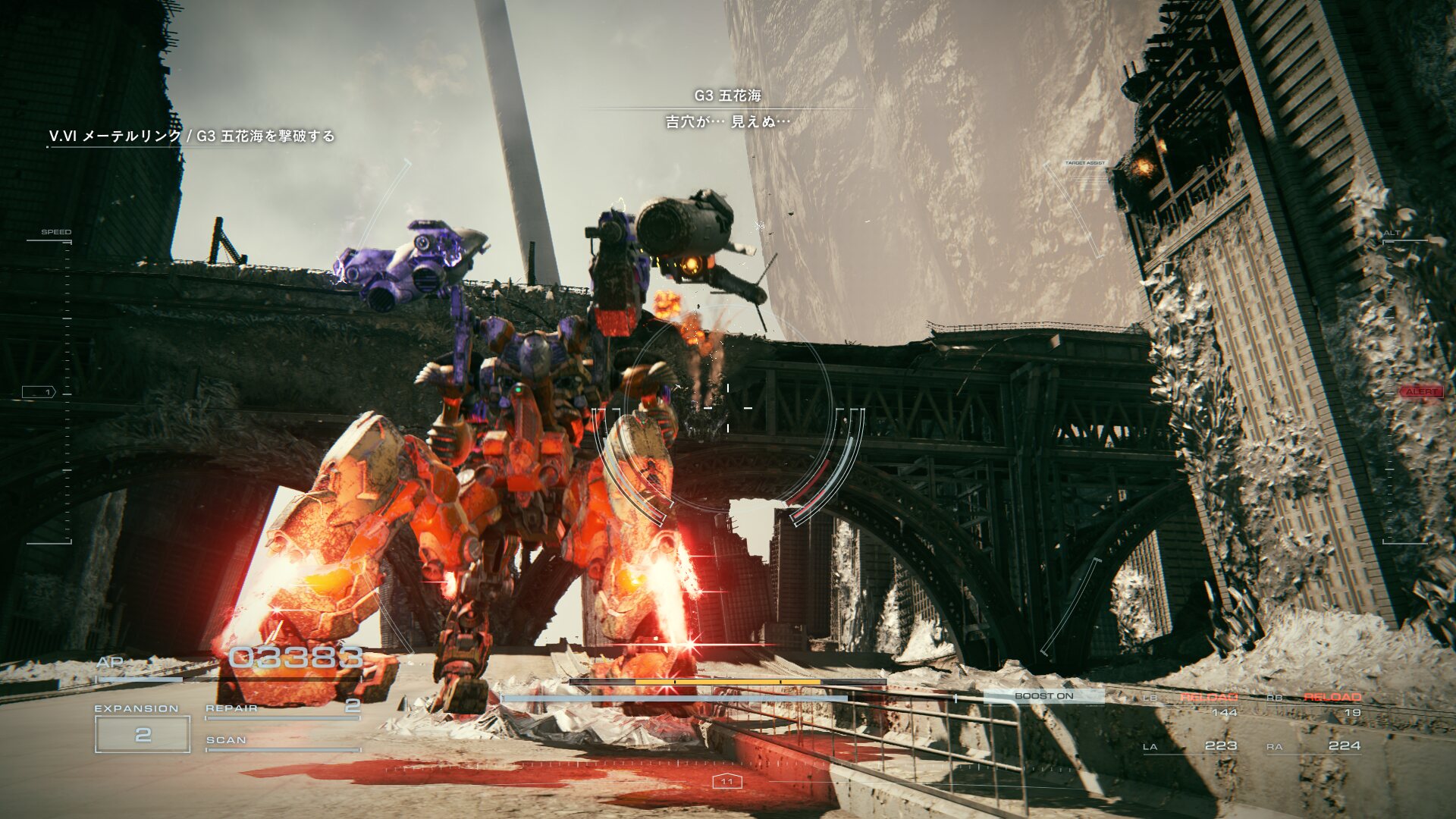Click the red ALERT warning indicator
Image resolution: width=1456 pixels, height=819 pixels.
coord(1421,392)
